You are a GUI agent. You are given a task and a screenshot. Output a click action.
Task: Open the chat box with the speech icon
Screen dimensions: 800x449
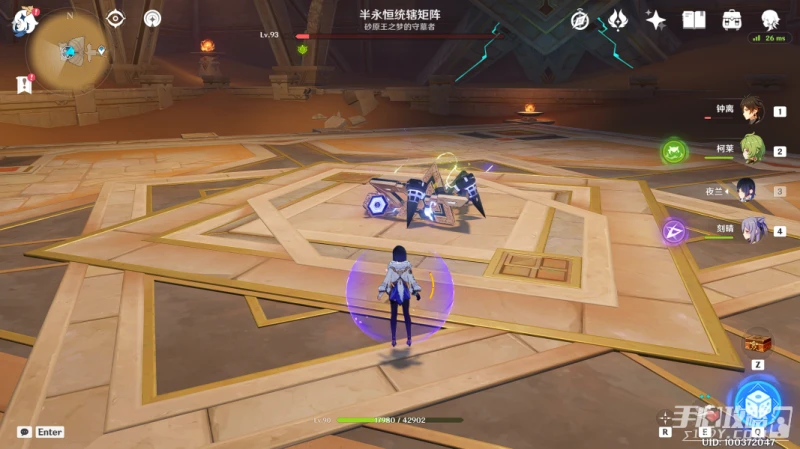[x=23, y=432]
